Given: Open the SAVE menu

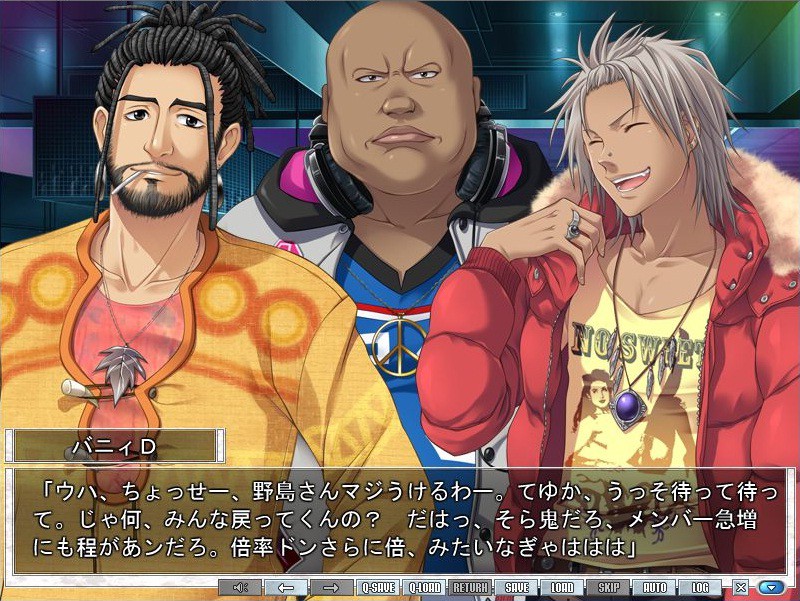Looking at the screenshot, I should tap(516, 588).
